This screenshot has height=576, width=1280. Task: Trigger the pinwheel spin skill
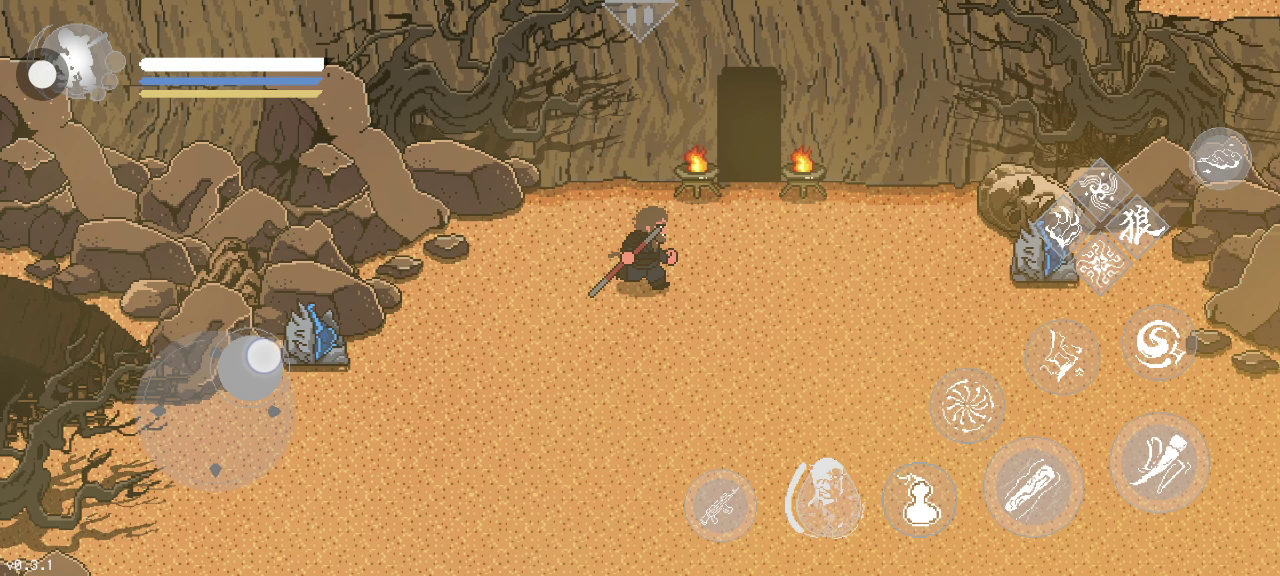click(967, 405)
